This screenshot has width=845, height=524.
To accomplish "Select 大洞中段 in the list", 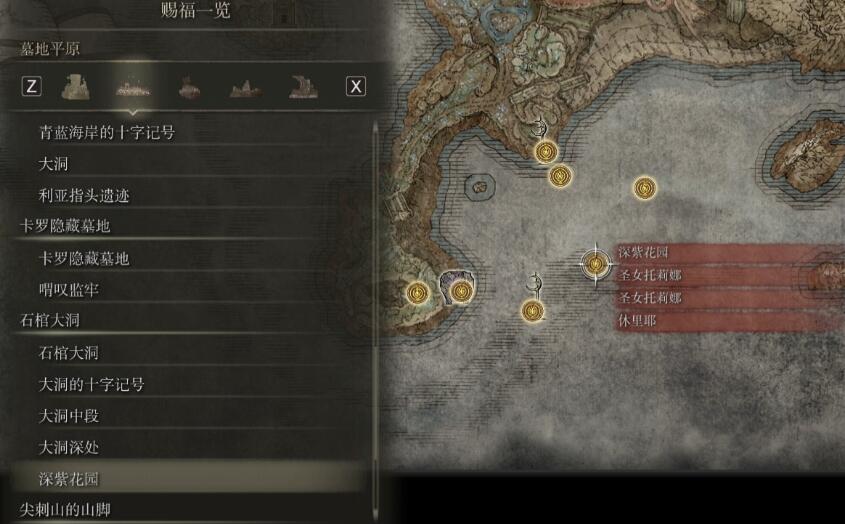I will [x=69, y=415].
